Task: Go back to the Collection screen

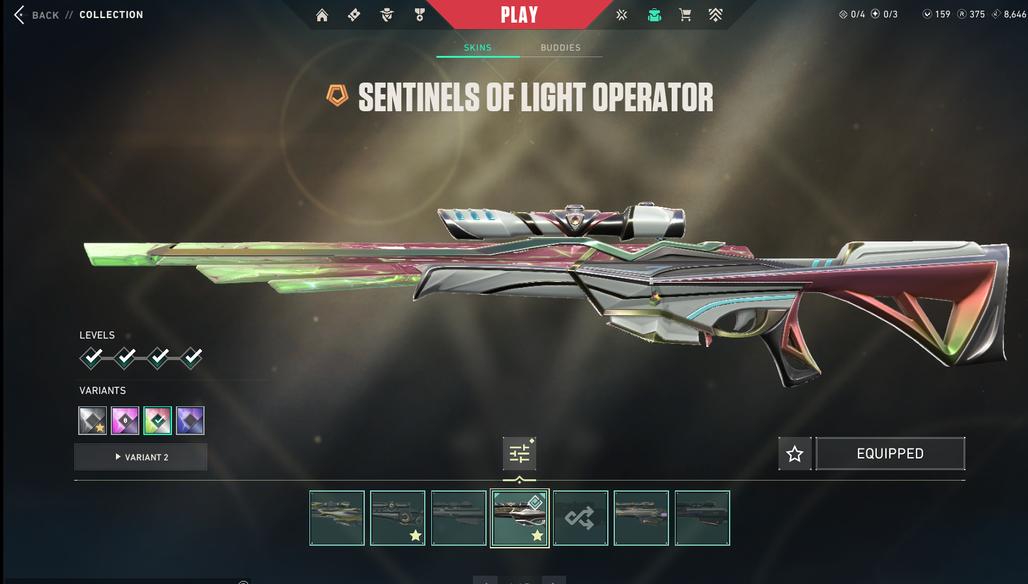Action: pyautogui.click(x=38, y=15)
